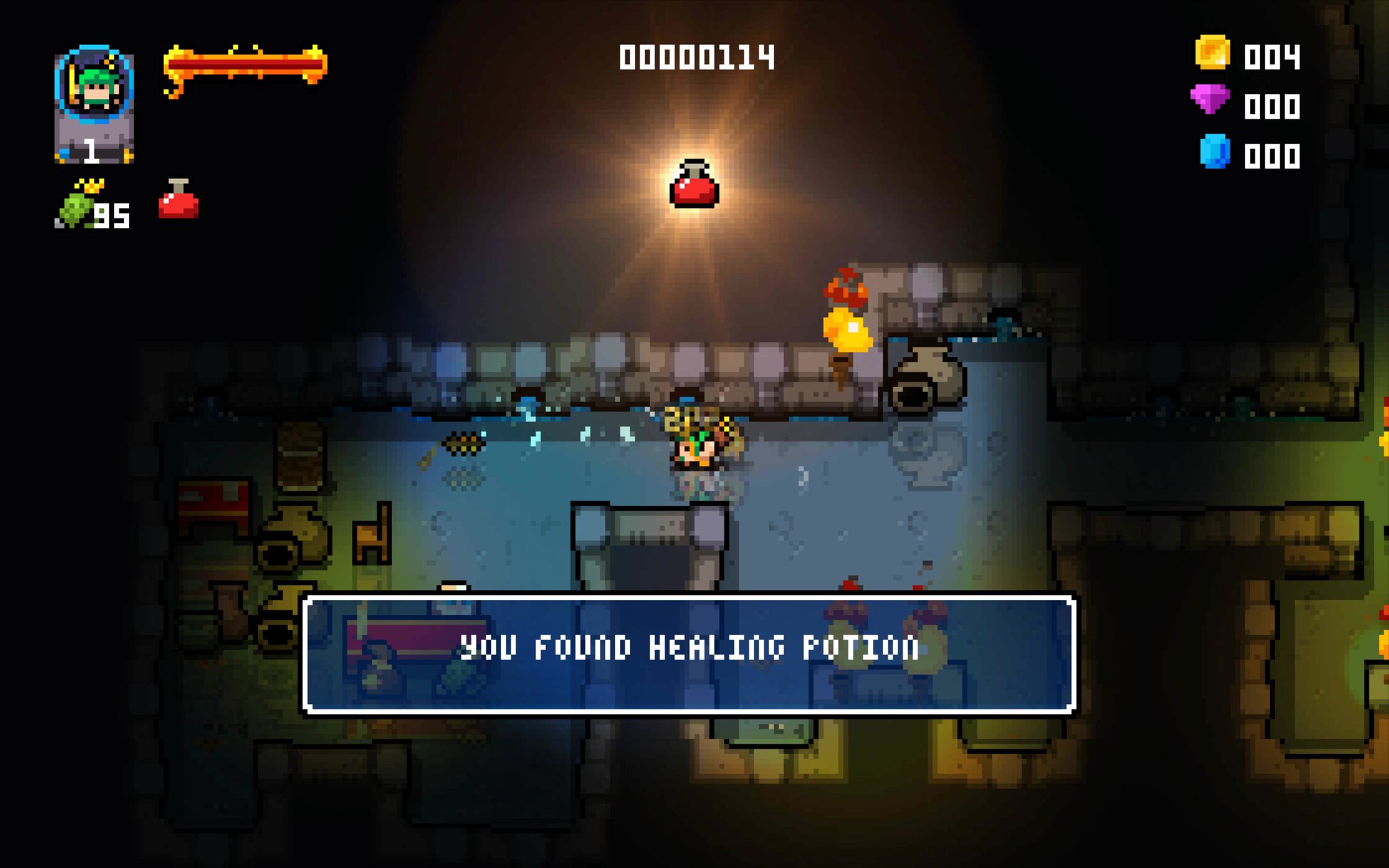
Task: Dismiss the YOU FOUND HEALING POTION dialog
Action: pos(694,648)
